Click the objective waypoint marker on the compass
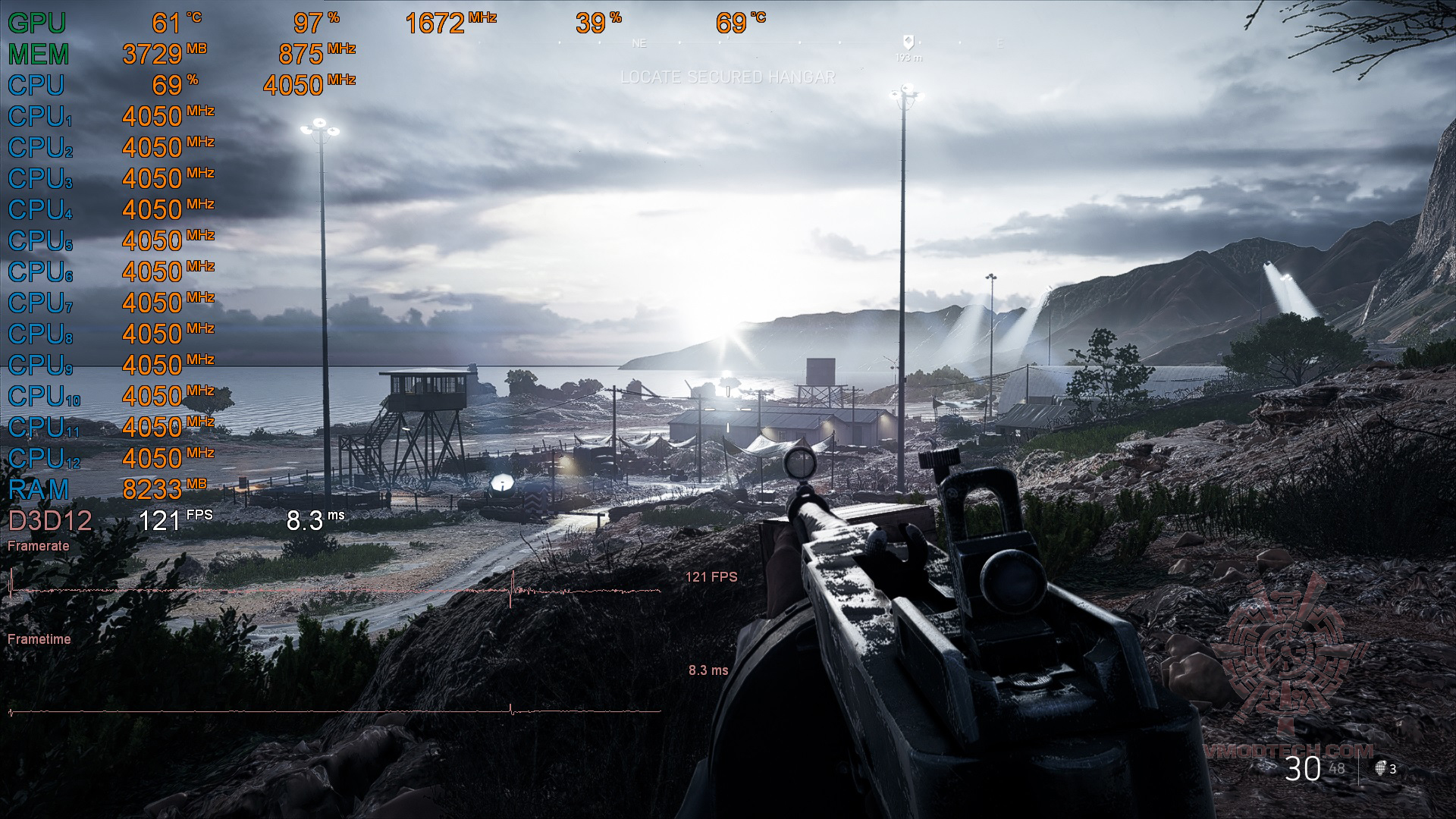The image size is (1456, 819). [x=908, y=42]
